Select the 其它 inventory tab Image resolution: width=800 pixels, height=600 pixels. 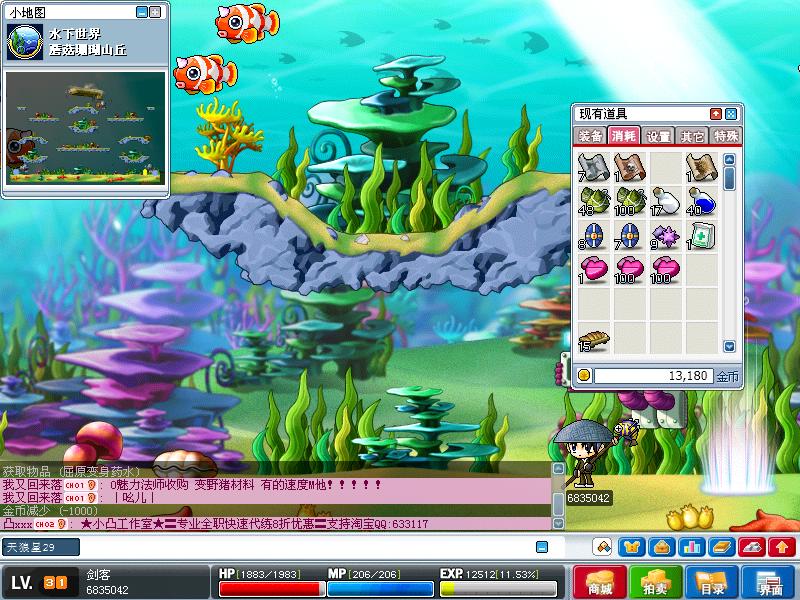[x=692, y=136]
